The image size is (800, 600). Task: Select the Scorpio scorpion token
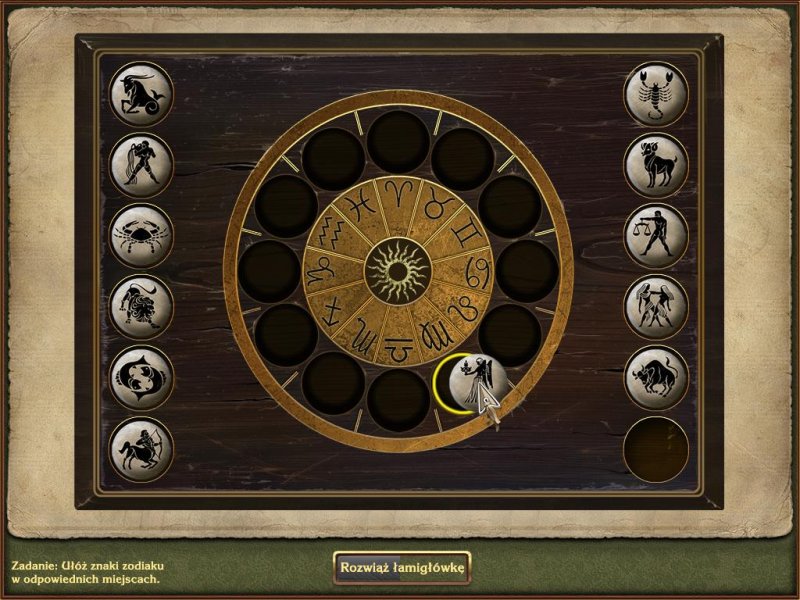[x=656, y=94]
